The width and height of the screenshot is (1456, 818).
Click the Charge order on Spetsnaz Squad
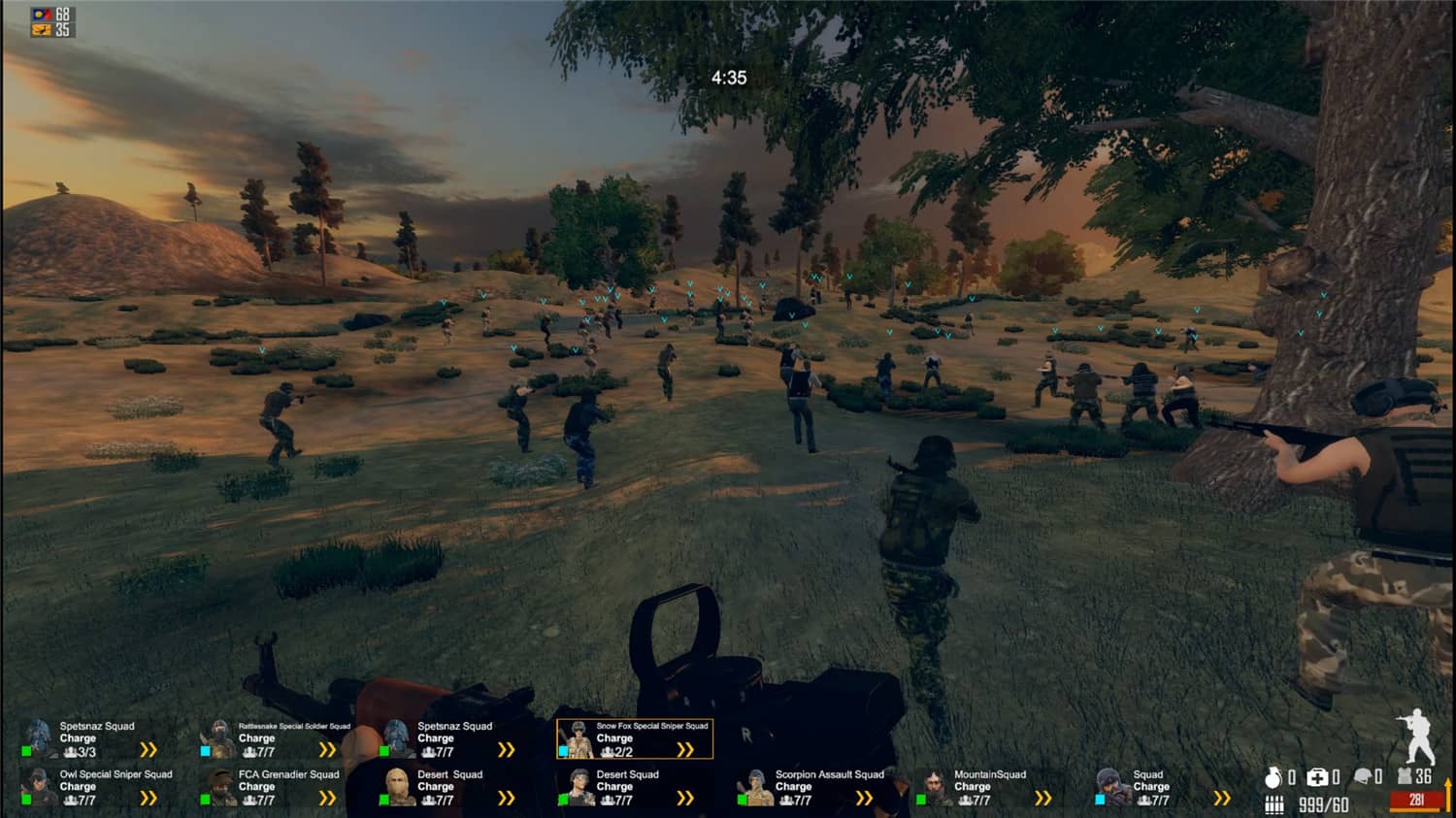coord(78,737)
